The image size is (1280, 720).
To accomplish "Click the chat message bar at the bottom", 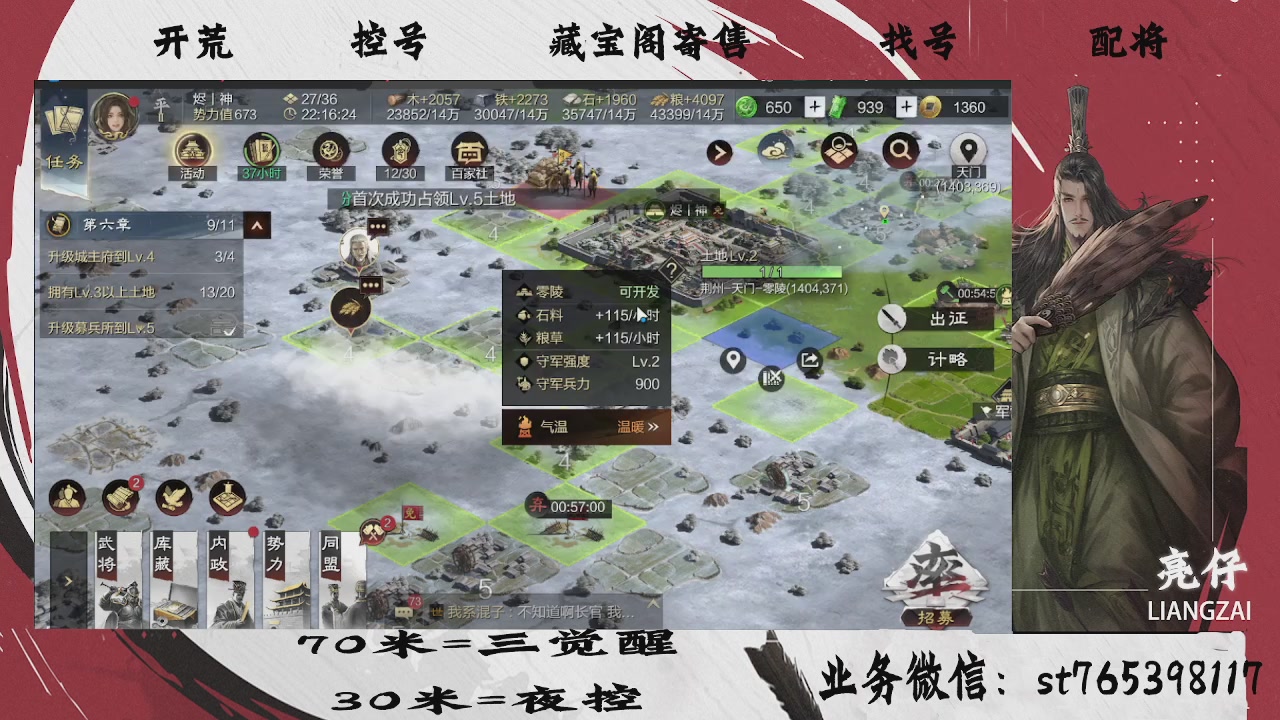I will tap(540, 610).
